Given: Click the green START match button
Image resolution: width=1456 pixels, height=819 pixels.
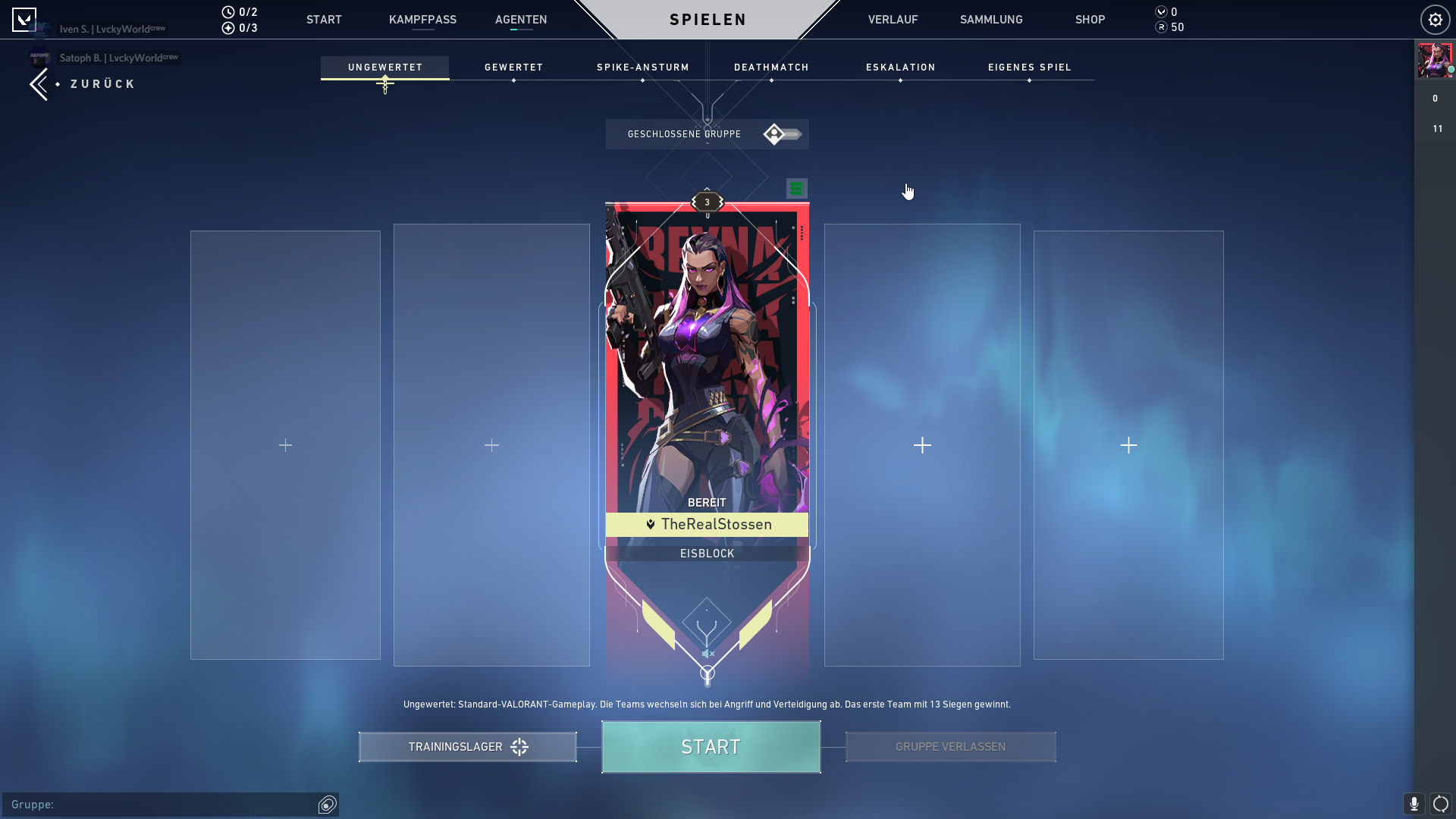Looking at the screenshot, I should tap(711, 747).
